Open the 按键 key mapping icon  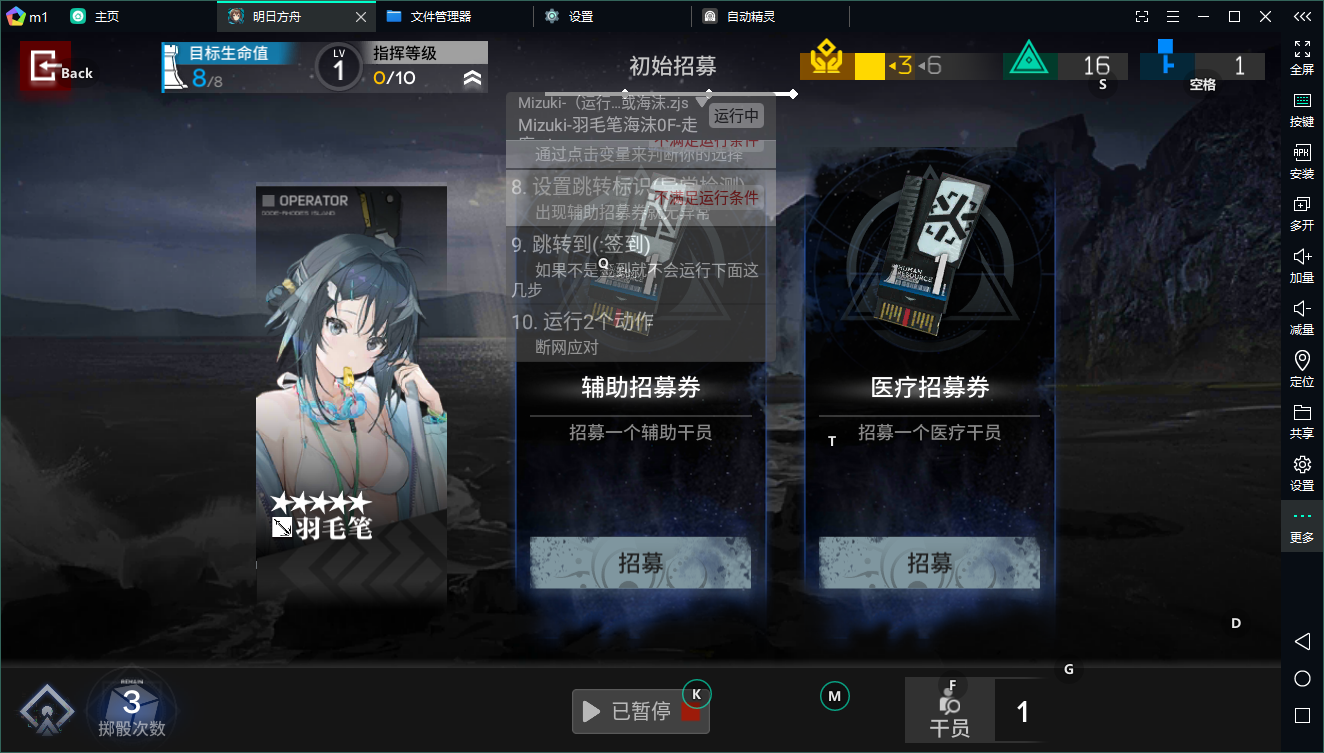[1302, 110]
